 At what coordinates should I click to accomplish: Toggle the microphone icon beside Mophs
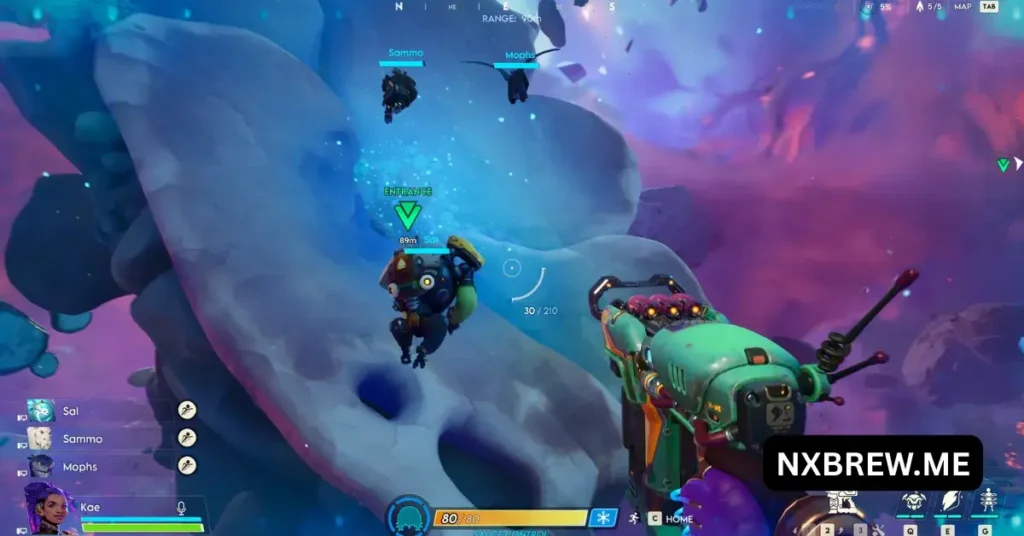point(186,465)
